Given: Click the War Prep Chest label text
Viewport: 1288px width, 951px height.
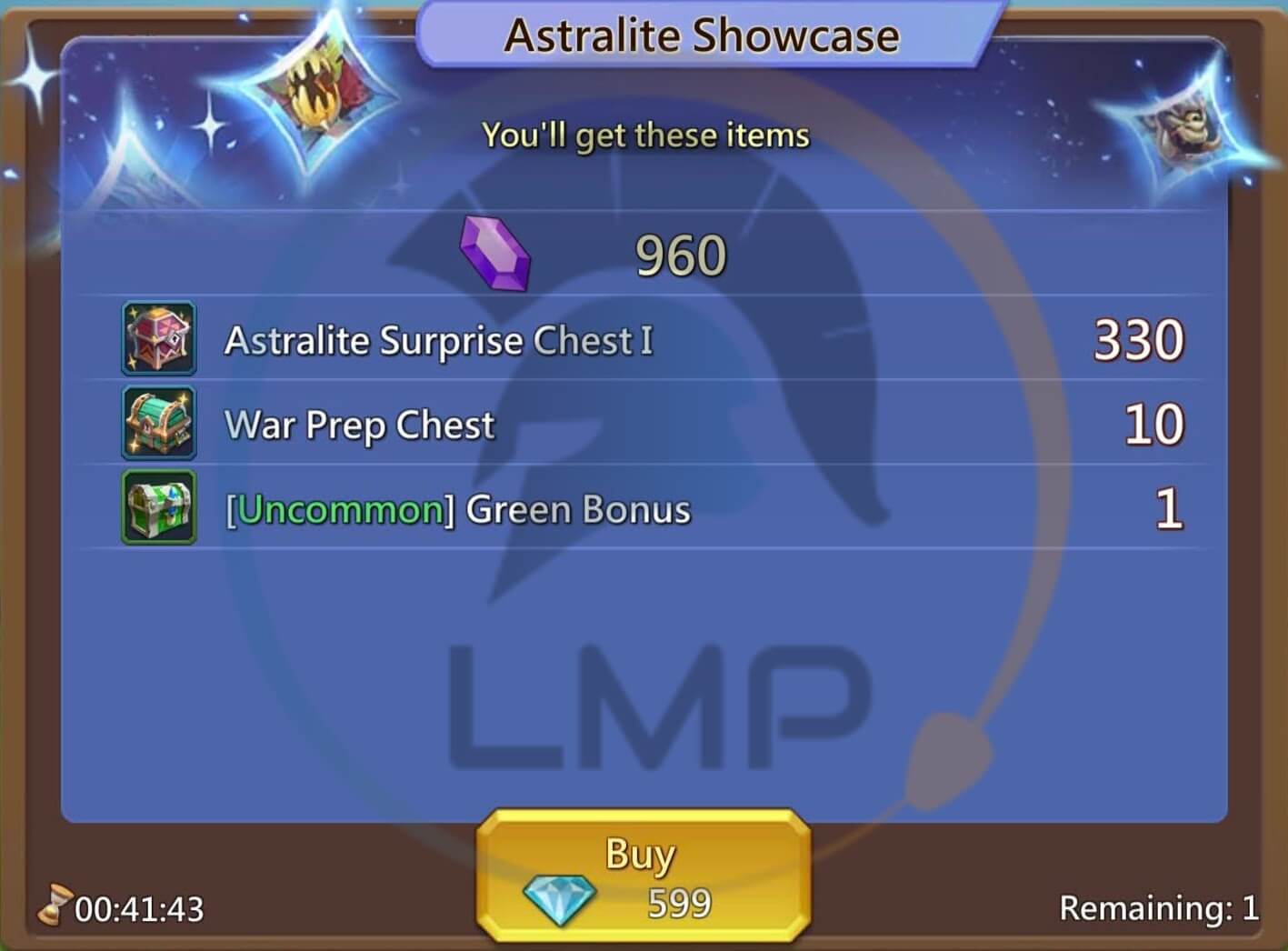Looking at the screenshot, I should pyautogui.click(x=357, y=425).
